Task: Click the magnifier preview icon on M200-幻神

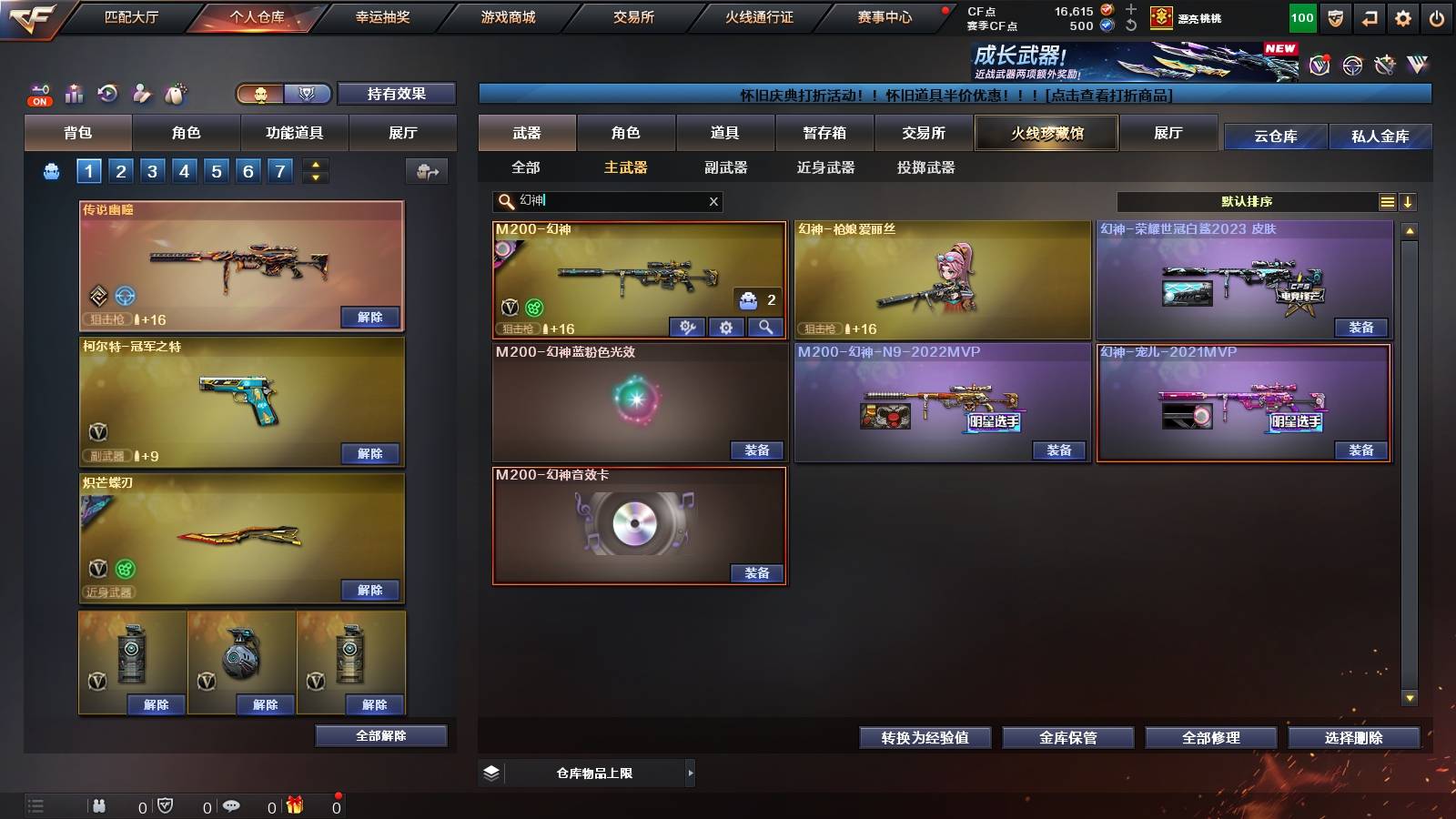Action: [x=764, y=327]
